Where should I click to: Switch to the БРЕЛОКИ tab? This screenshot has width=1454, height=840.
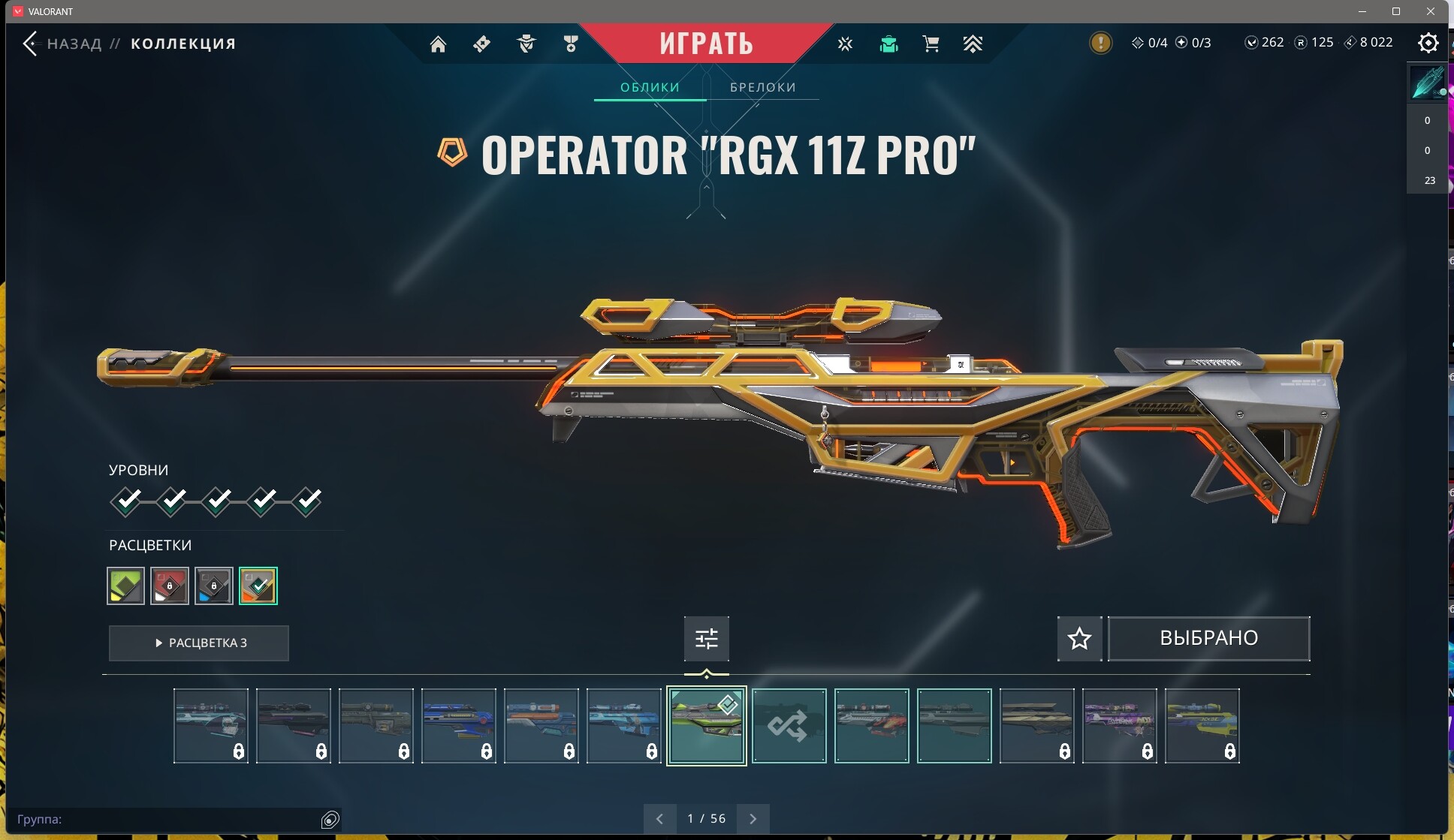pos(762,87)
